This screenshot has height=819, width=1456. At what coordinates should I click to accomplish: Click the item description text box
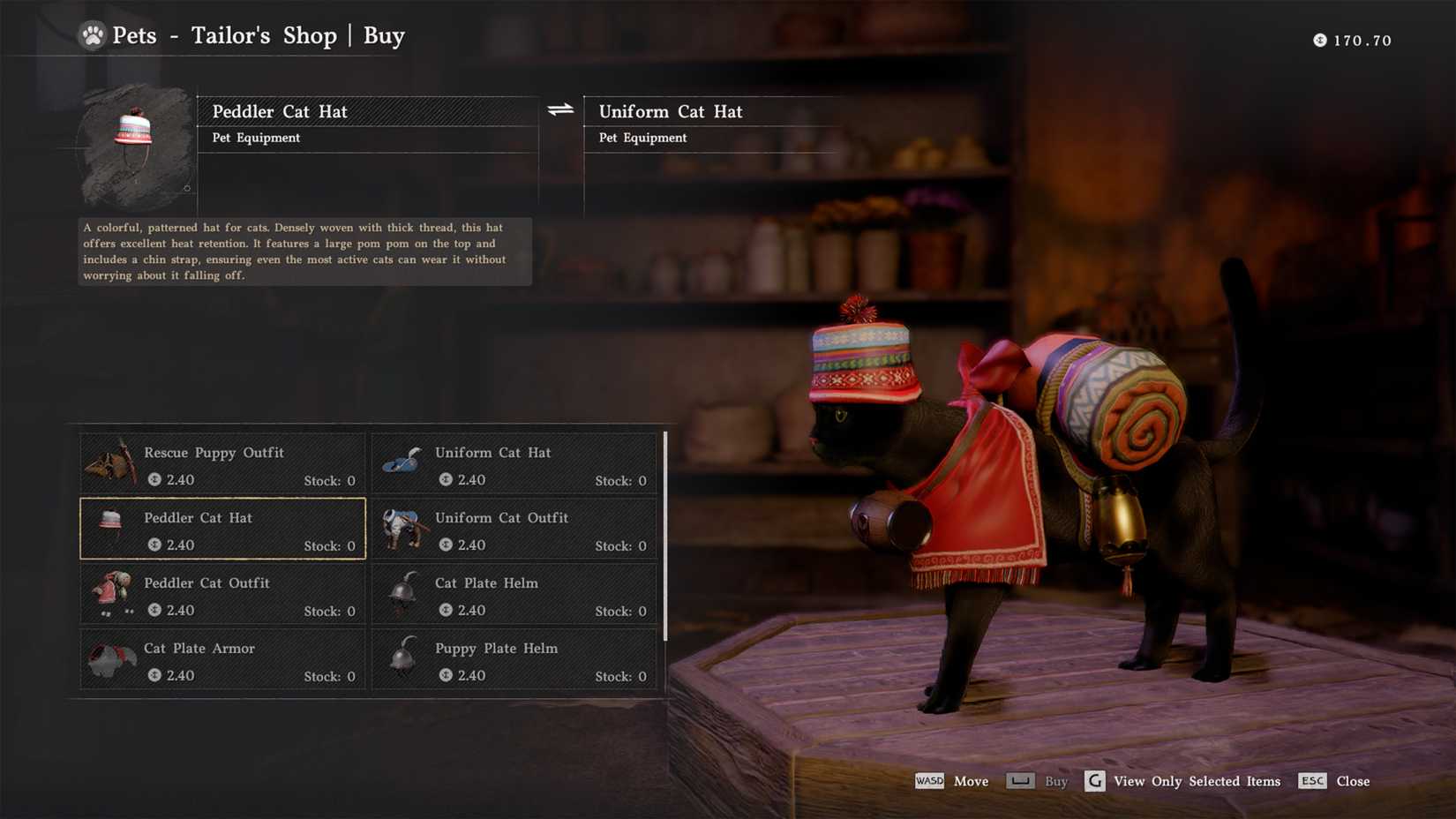(304, 251)
